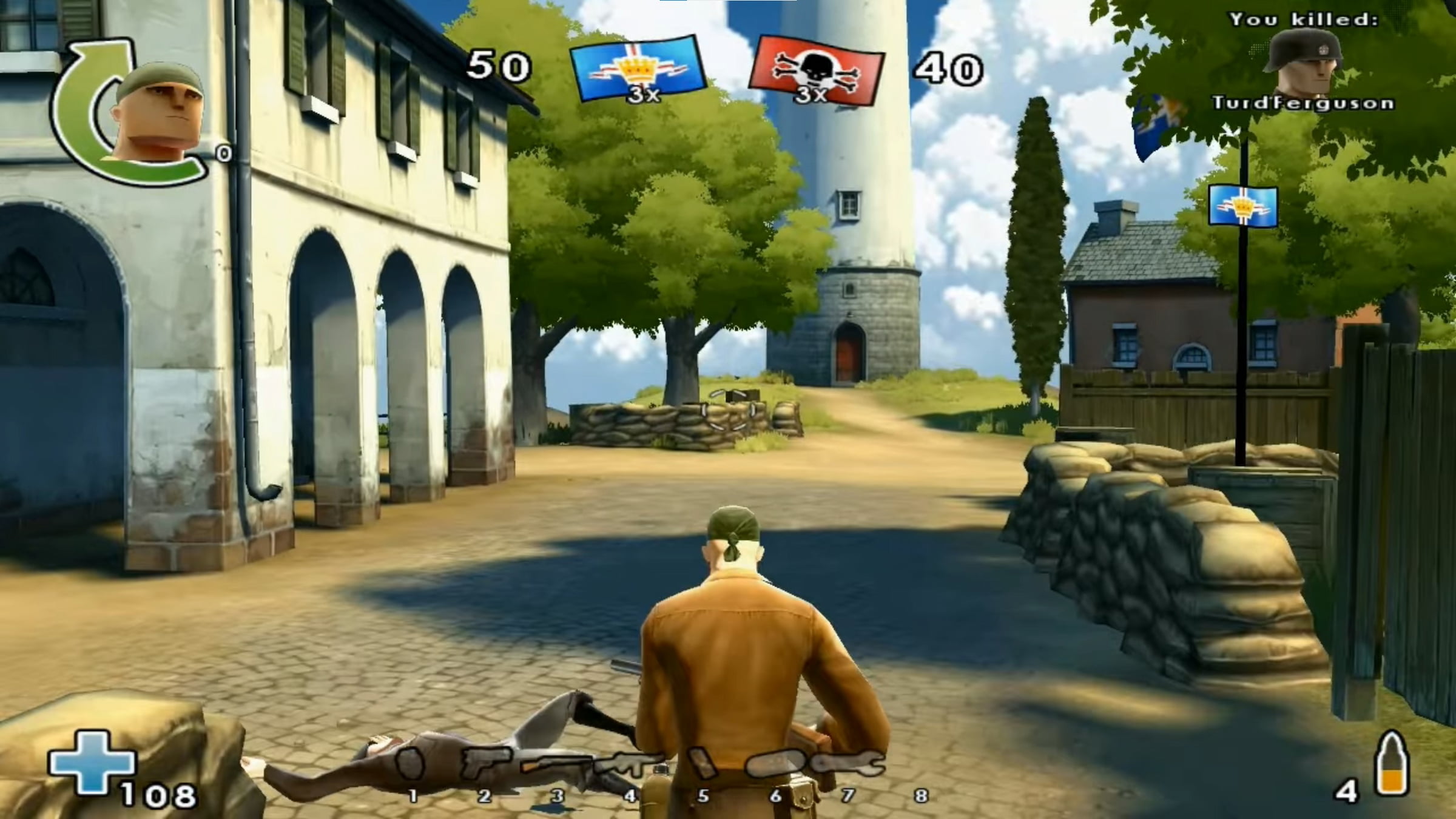This screenshot has width=1456, height=819.
Task: Click the blue health cross icon
Action: tap(92, 762)
